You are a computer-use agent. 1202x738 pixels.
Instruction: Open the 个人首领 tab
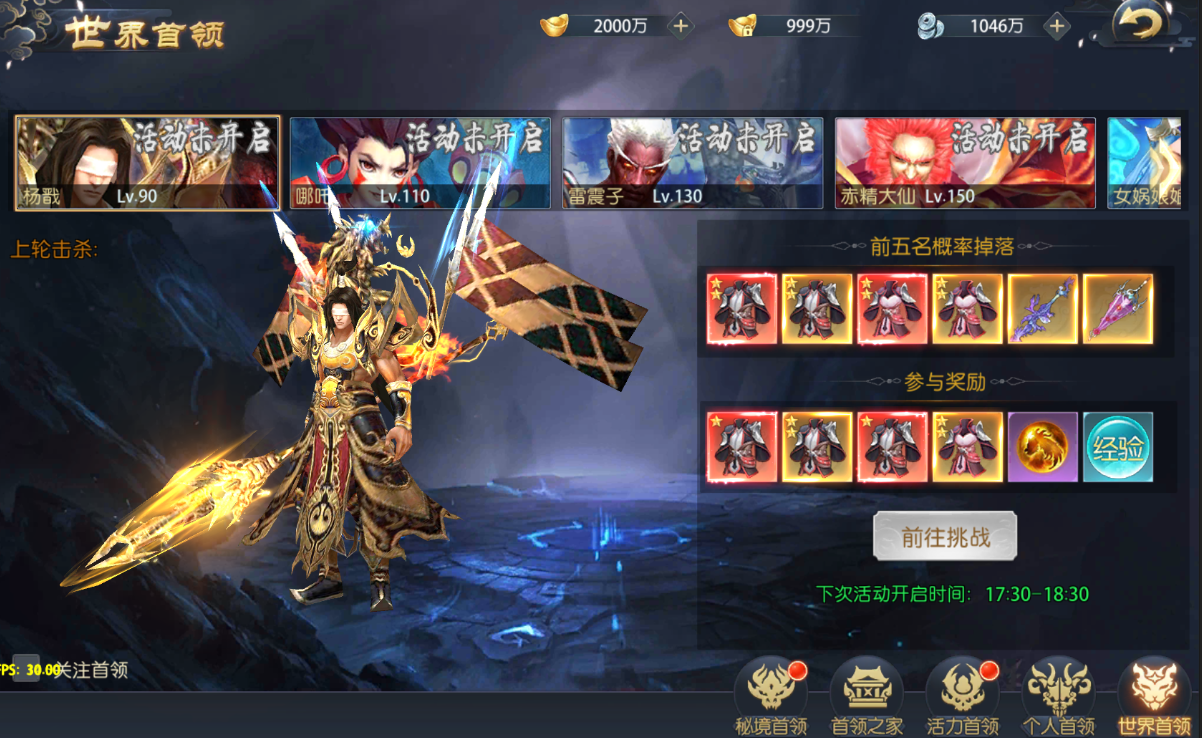pos(1058,695)
